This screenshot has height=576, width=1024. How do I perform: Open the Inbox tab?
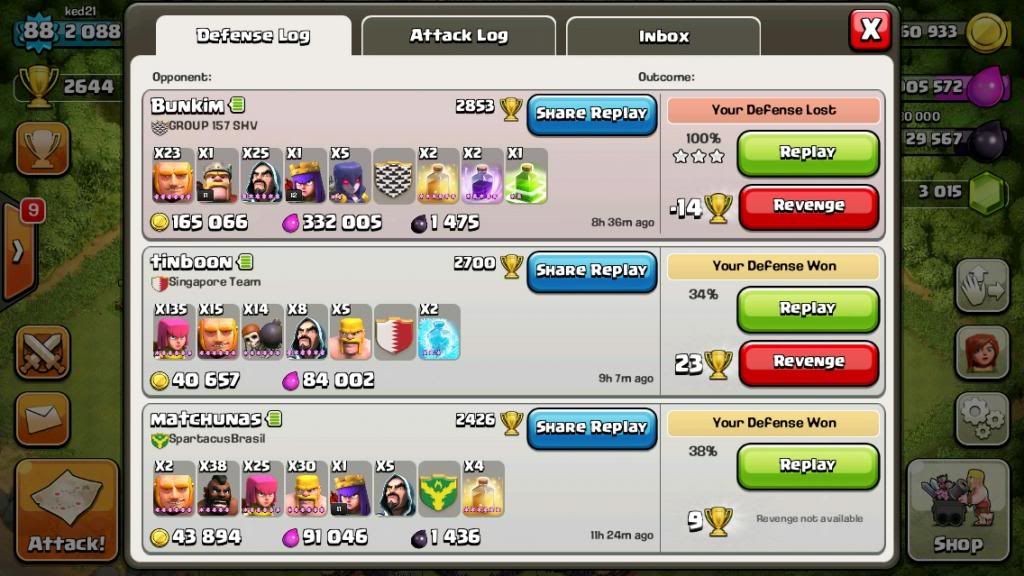pos(663,37)
